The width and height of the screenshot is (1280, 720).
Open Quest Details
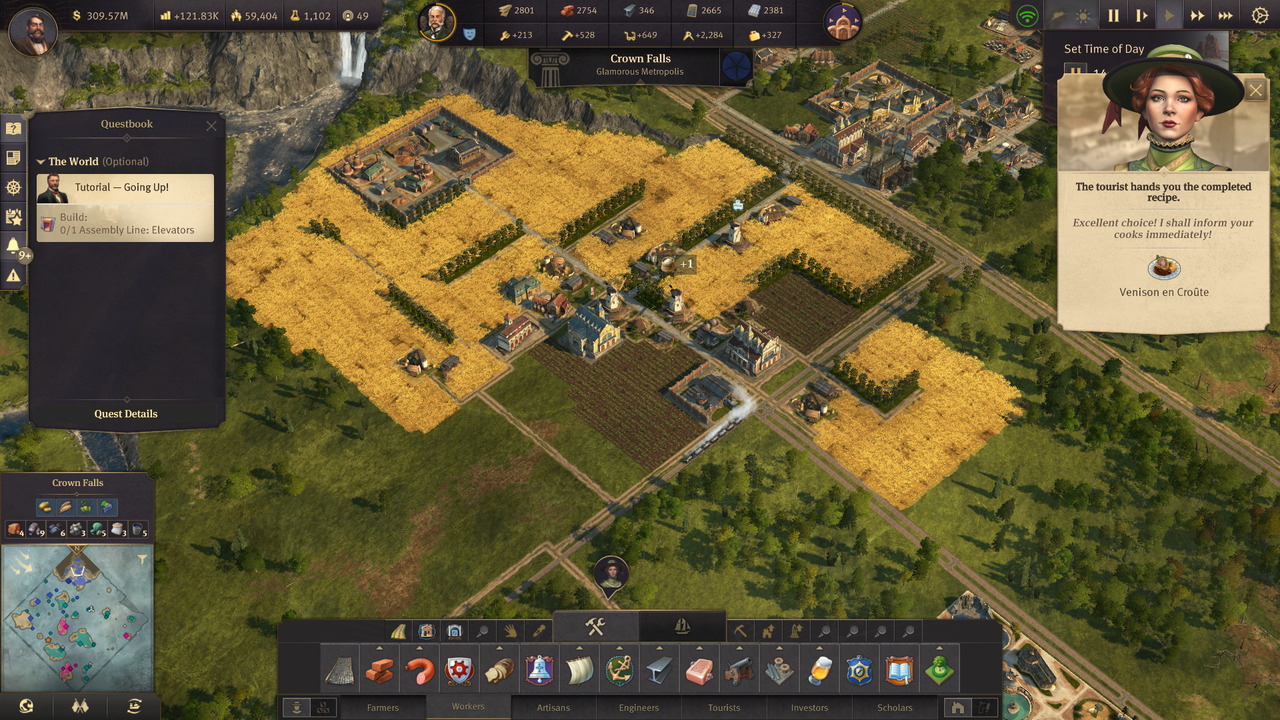pos(126,414)
